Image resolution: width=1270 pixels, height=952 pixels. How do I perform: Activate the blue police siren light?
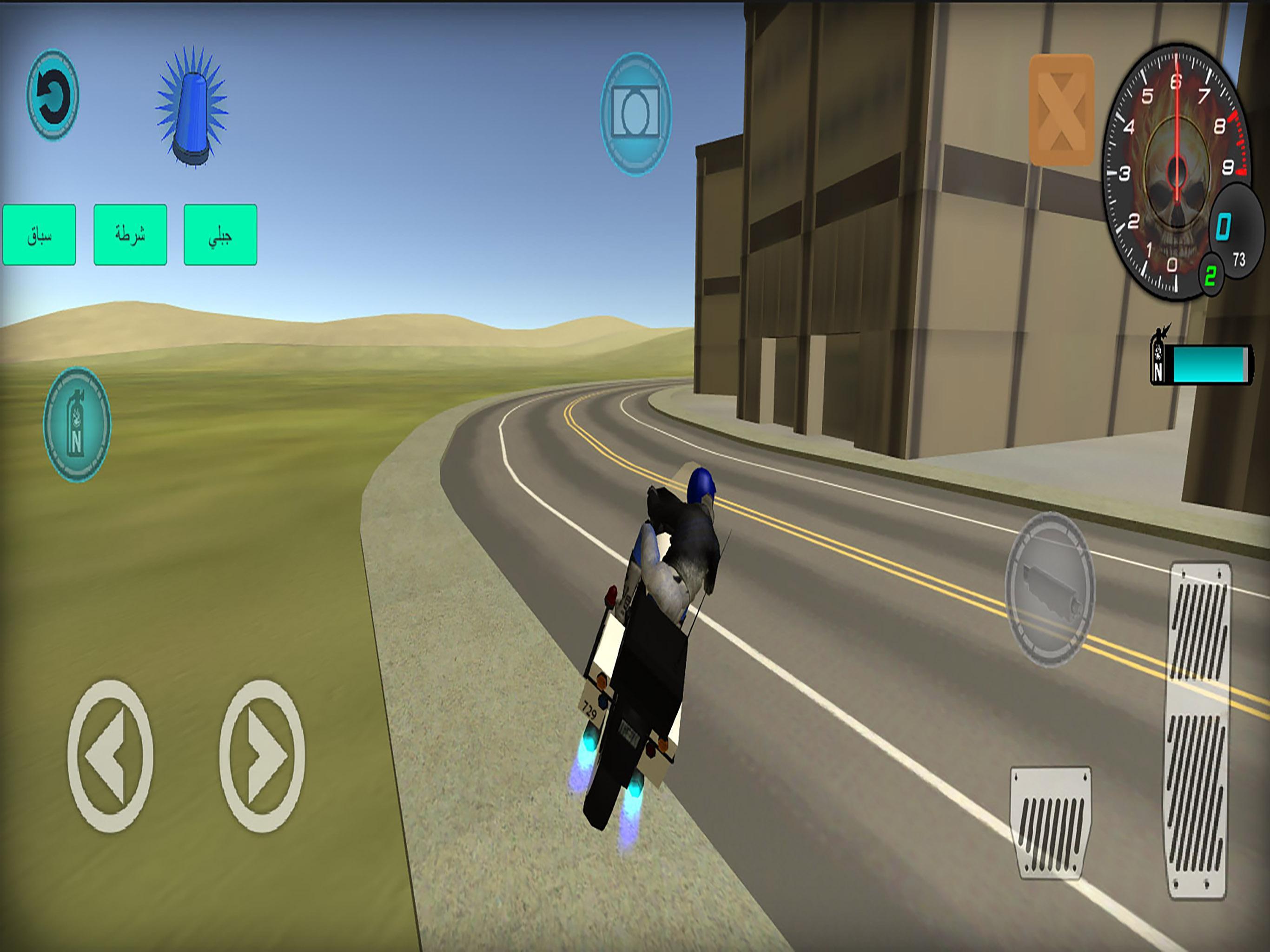[x=193, y=115]
